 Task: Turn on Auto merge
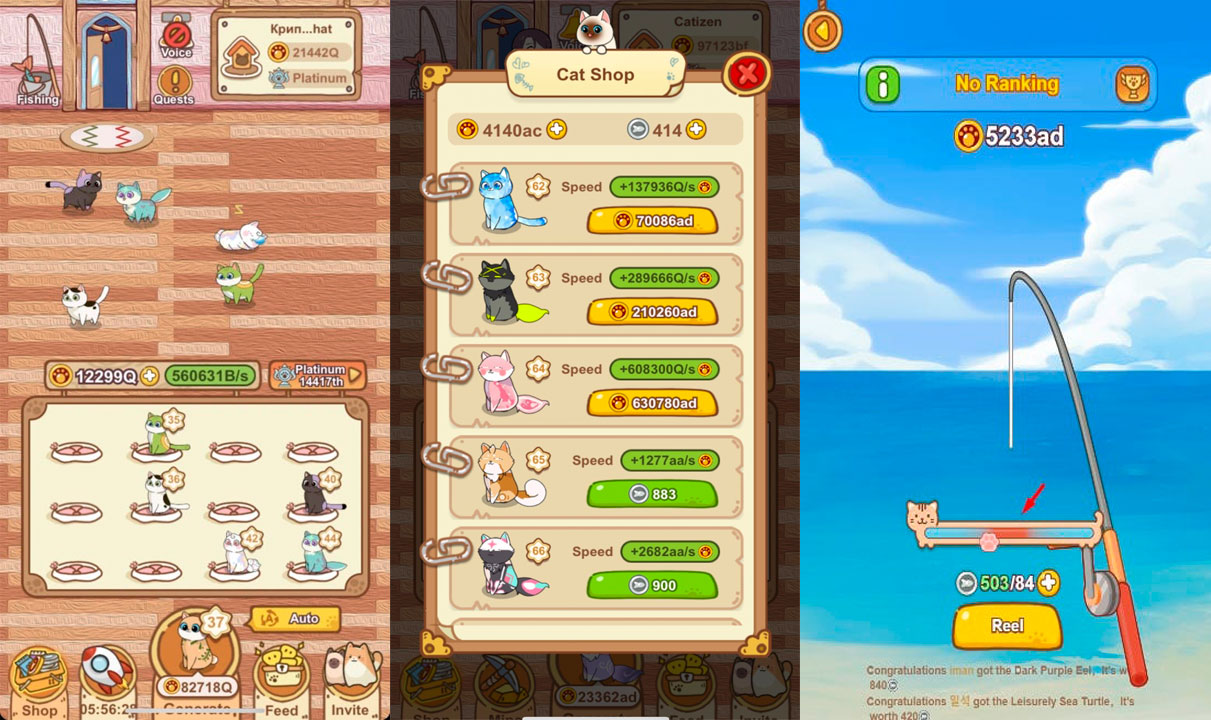coord(295,619)
